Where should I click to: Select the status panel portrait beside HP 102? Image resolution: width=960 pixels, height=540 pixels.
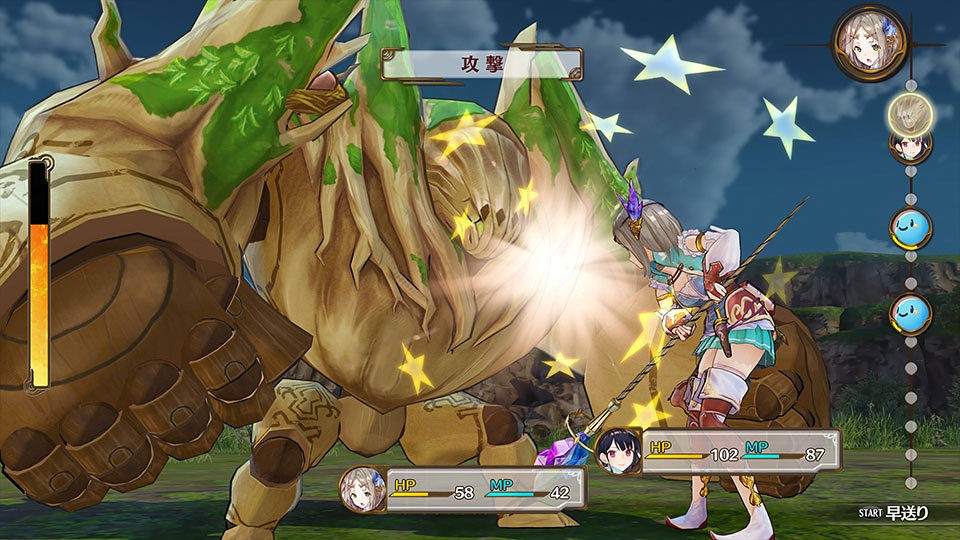click(x=619, y=451)
